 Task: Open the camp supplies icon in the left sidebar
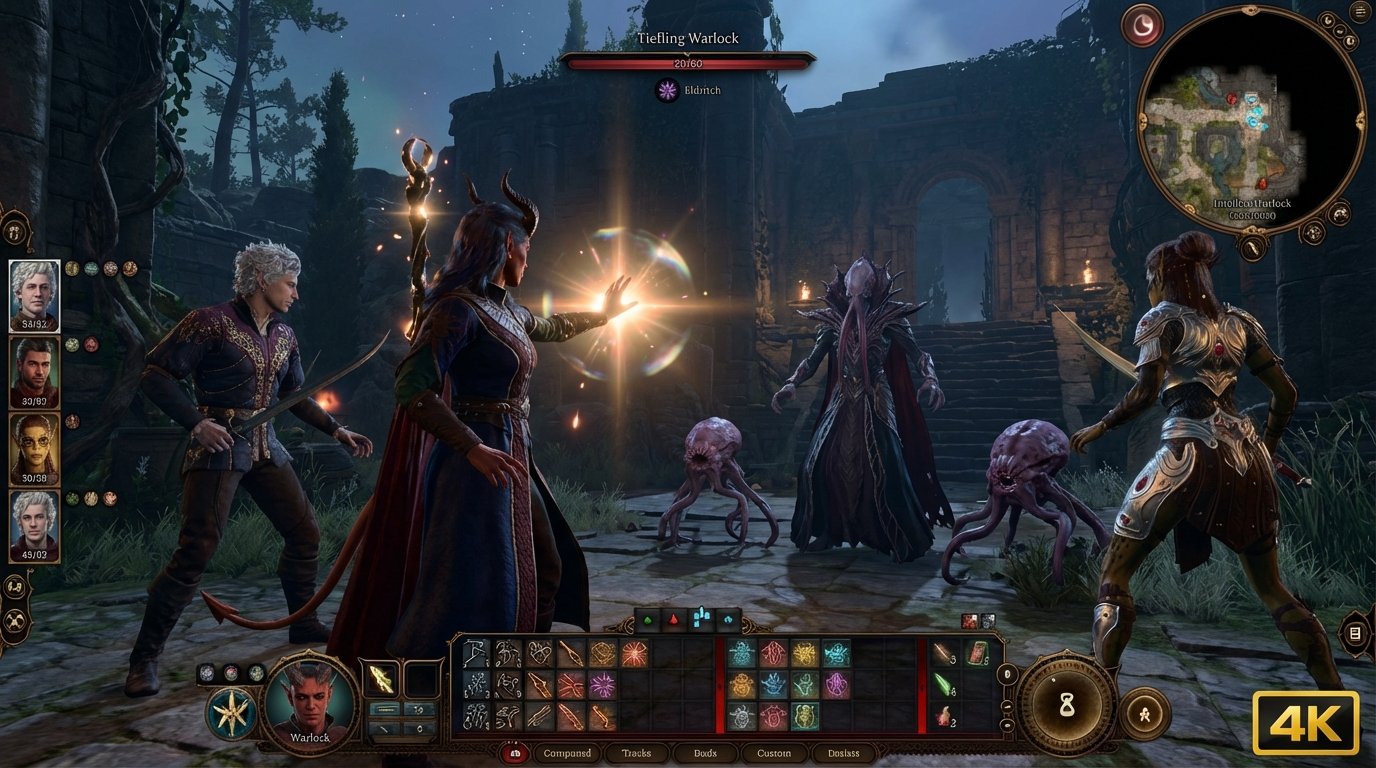(x=13, y=588)
